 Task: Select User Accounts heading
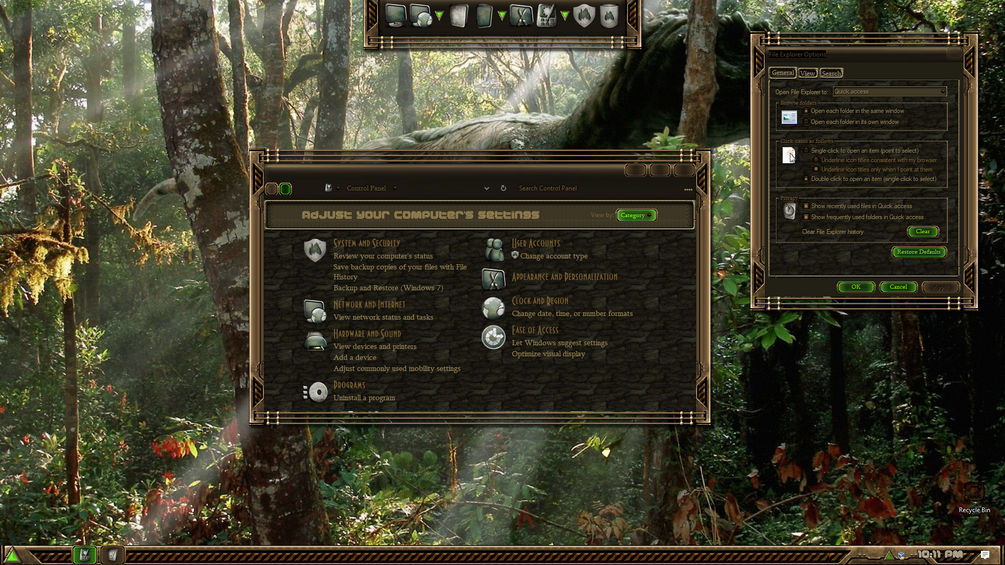point(536,243)
